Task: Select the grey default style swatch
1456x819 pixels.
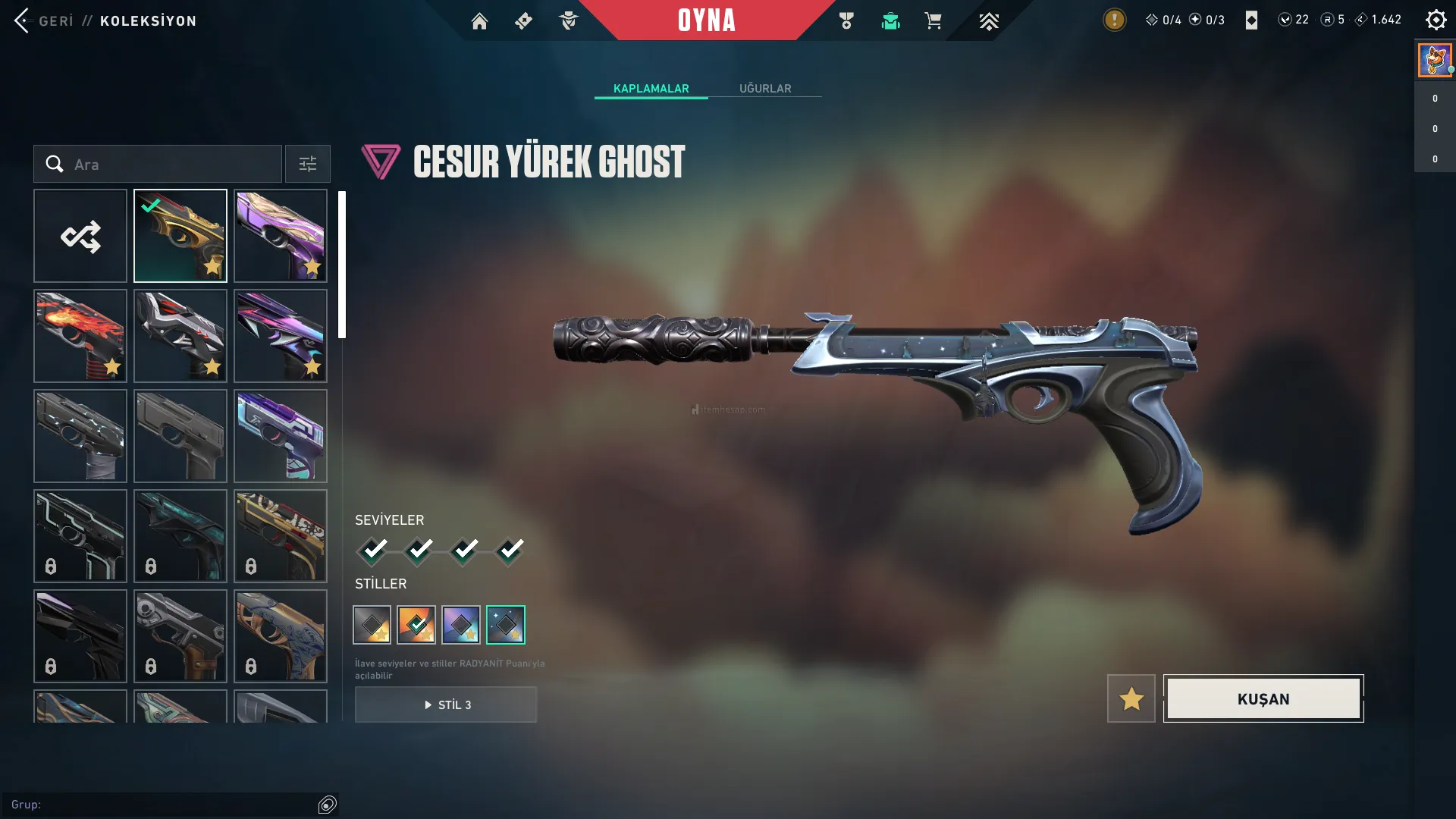Action: (x=372, y=625)
